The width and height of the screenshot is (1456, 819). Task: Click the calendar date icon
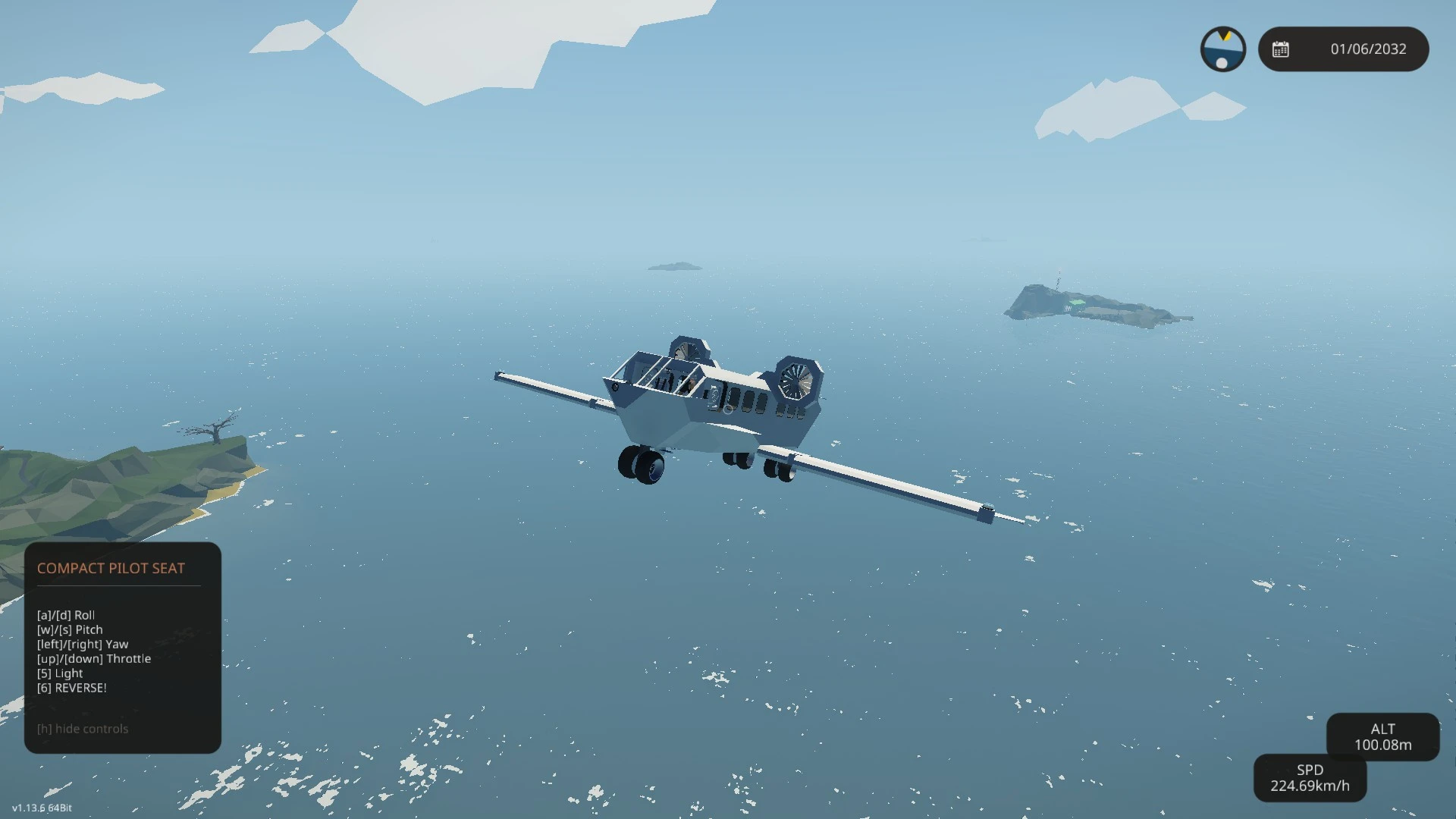pyautogui.click(x=1280, y=49)
